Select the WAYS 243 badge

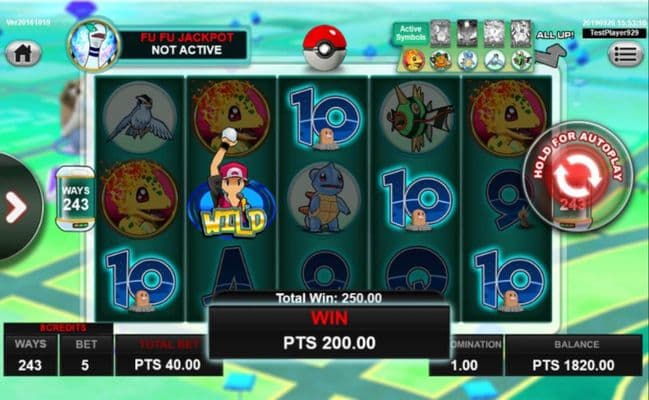tap(76, 198)
